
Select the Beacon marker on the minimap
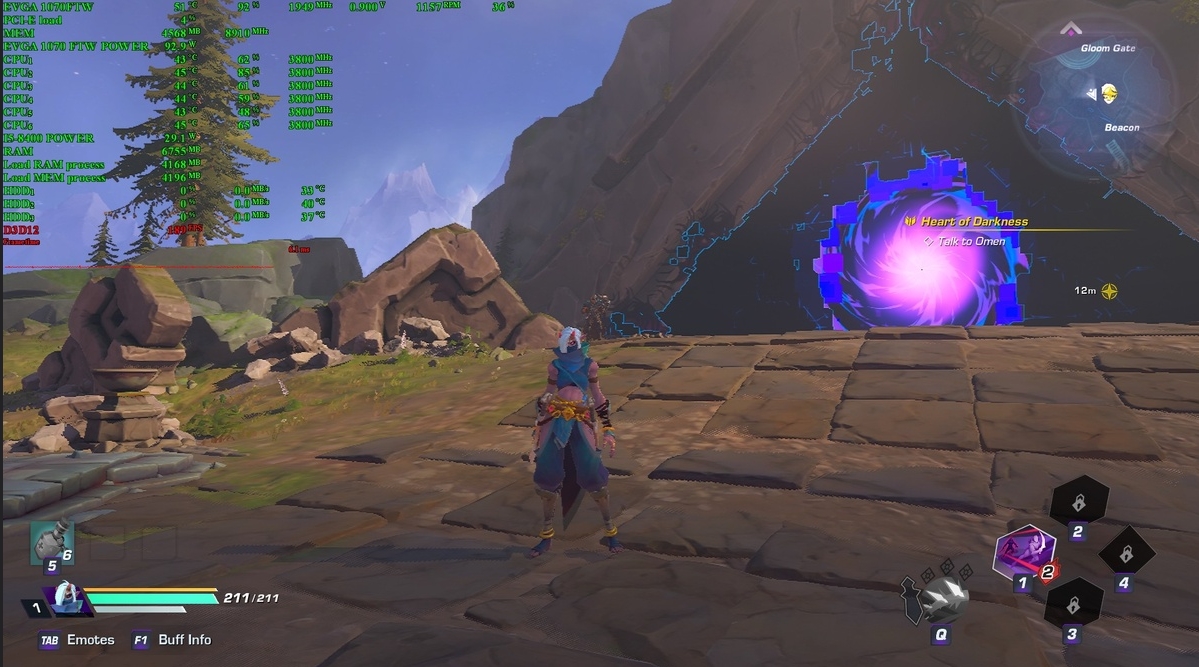click(x=1121, y=128)
